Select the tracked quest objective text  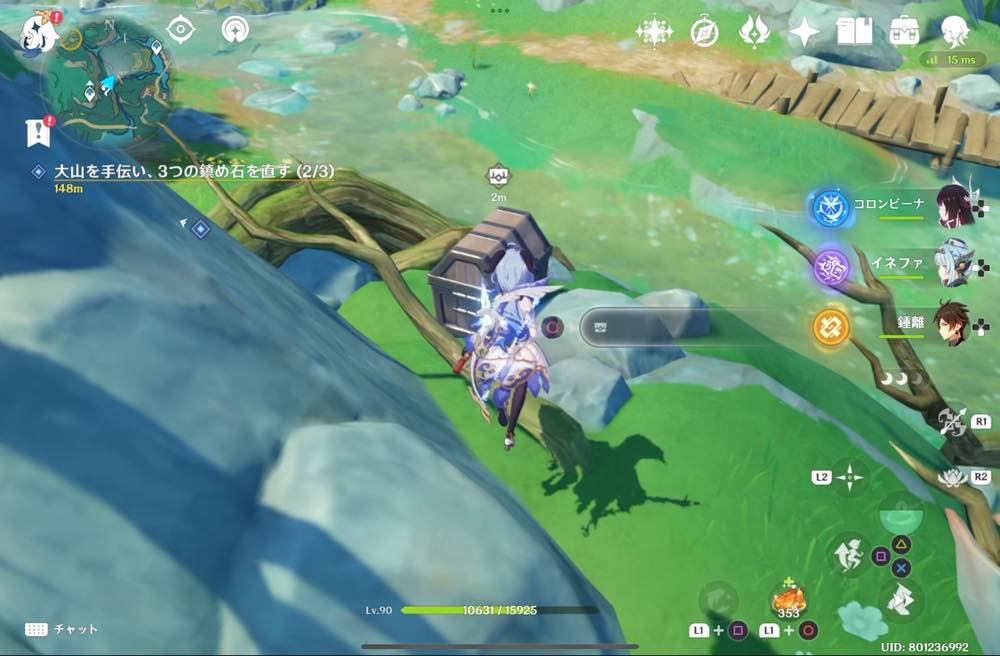[194, 172]
